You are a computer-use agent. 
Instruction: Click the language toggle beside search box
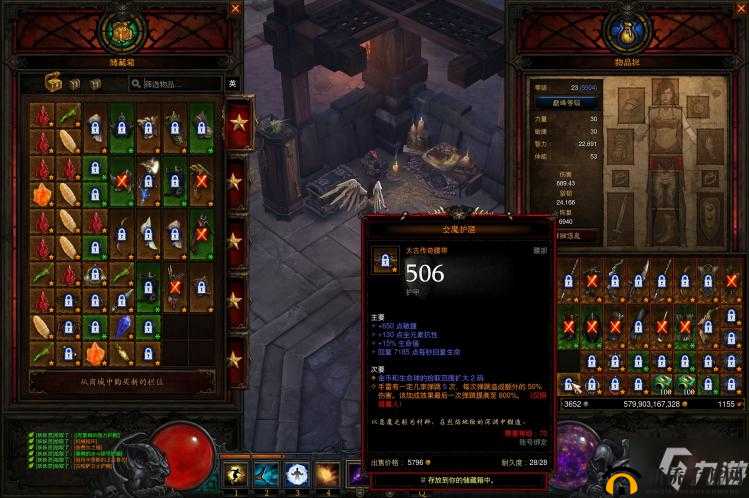tap(232, 83)
